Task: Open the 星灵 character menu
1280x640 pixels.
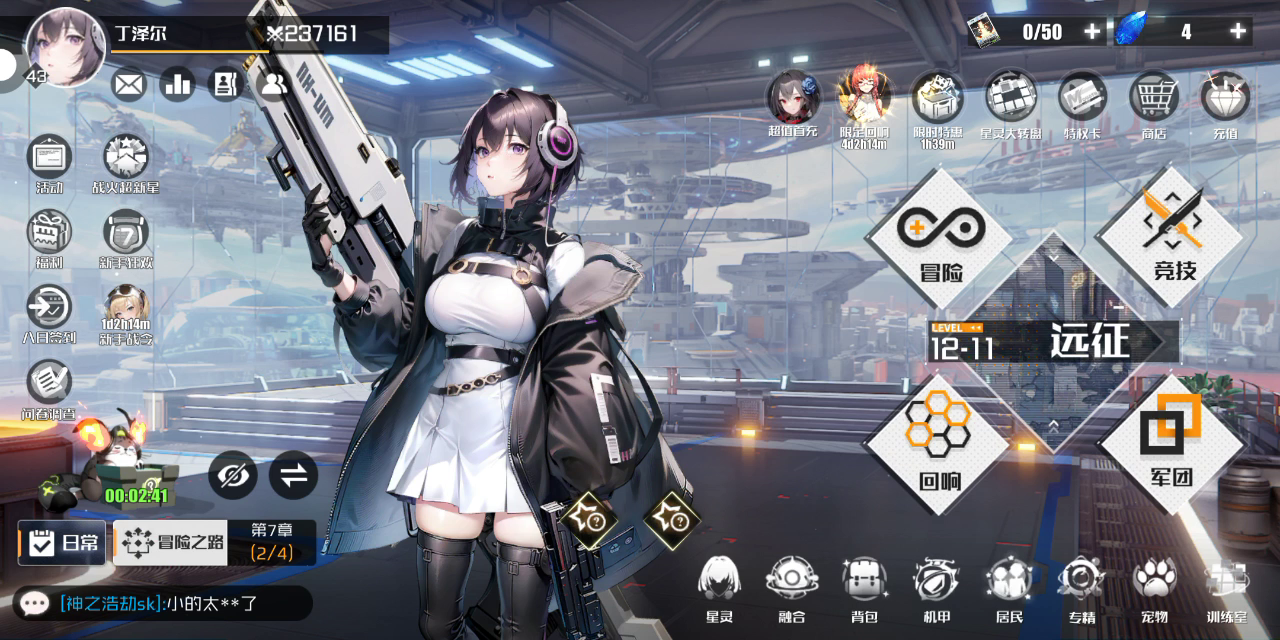Action: [x=719, y=588]
